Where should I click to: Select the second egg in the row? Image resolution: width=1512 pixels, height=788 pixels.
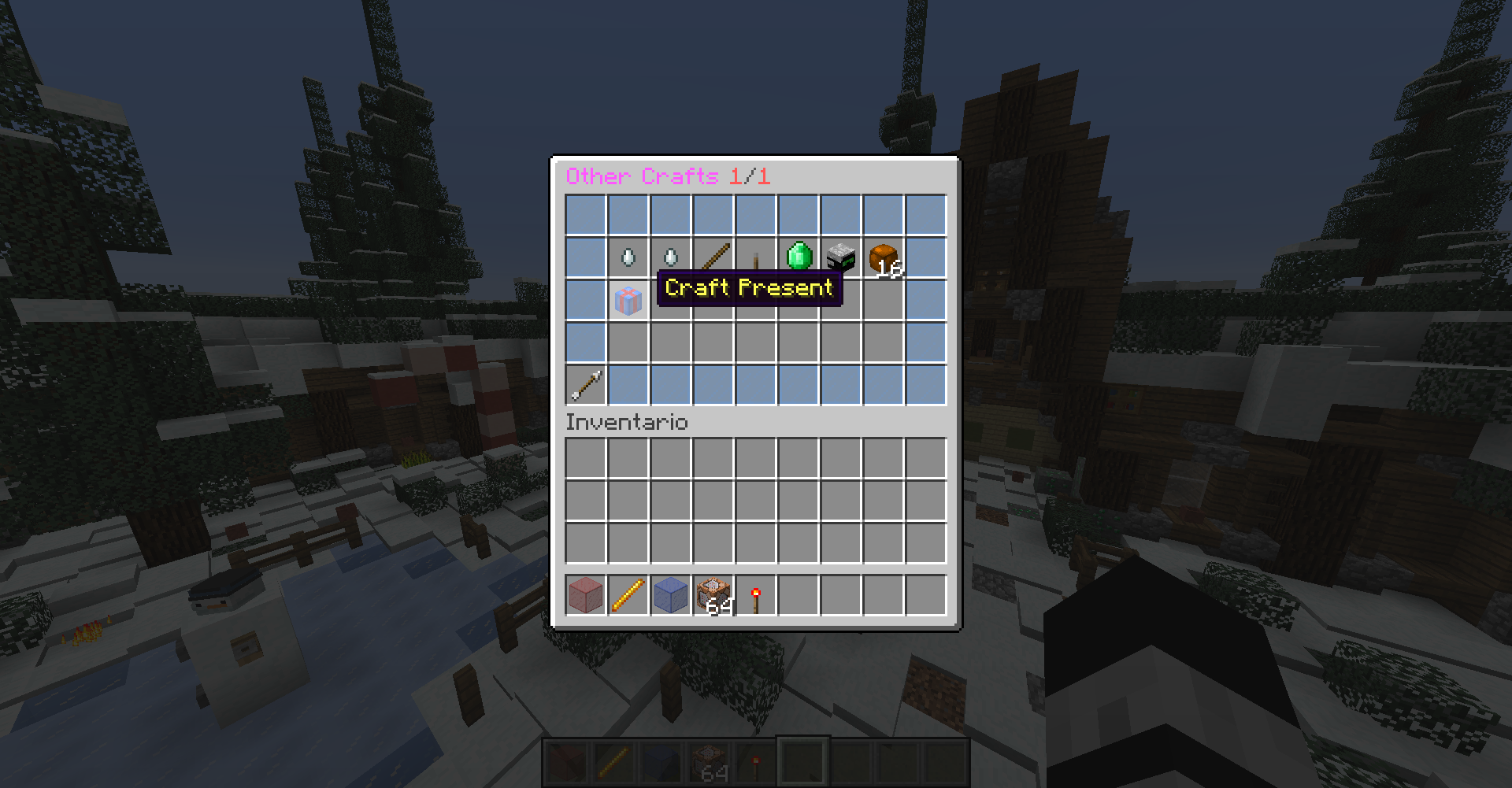670,256
